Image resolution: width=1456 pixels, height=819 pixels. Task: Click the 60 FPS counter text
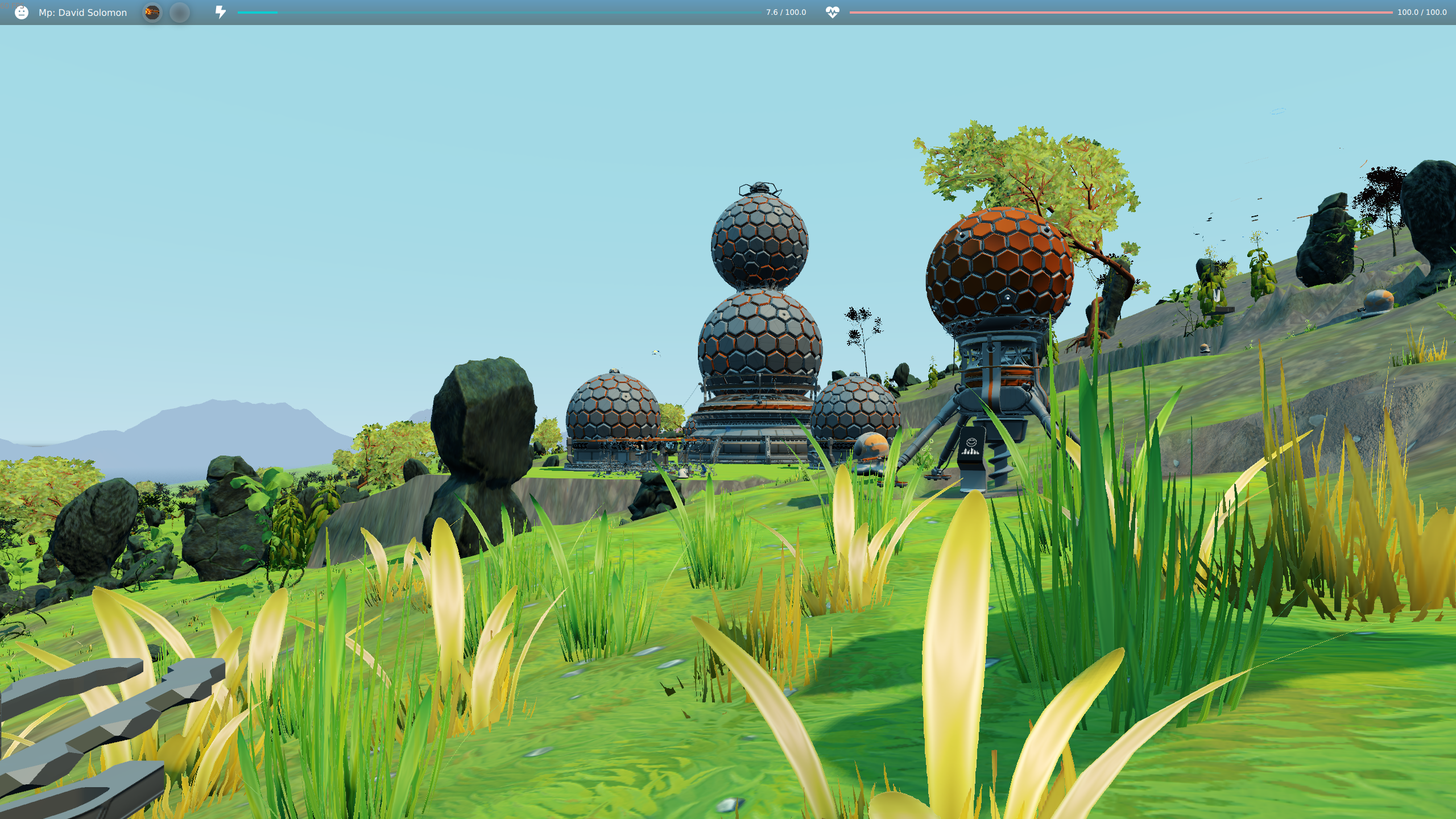[11, 5]
